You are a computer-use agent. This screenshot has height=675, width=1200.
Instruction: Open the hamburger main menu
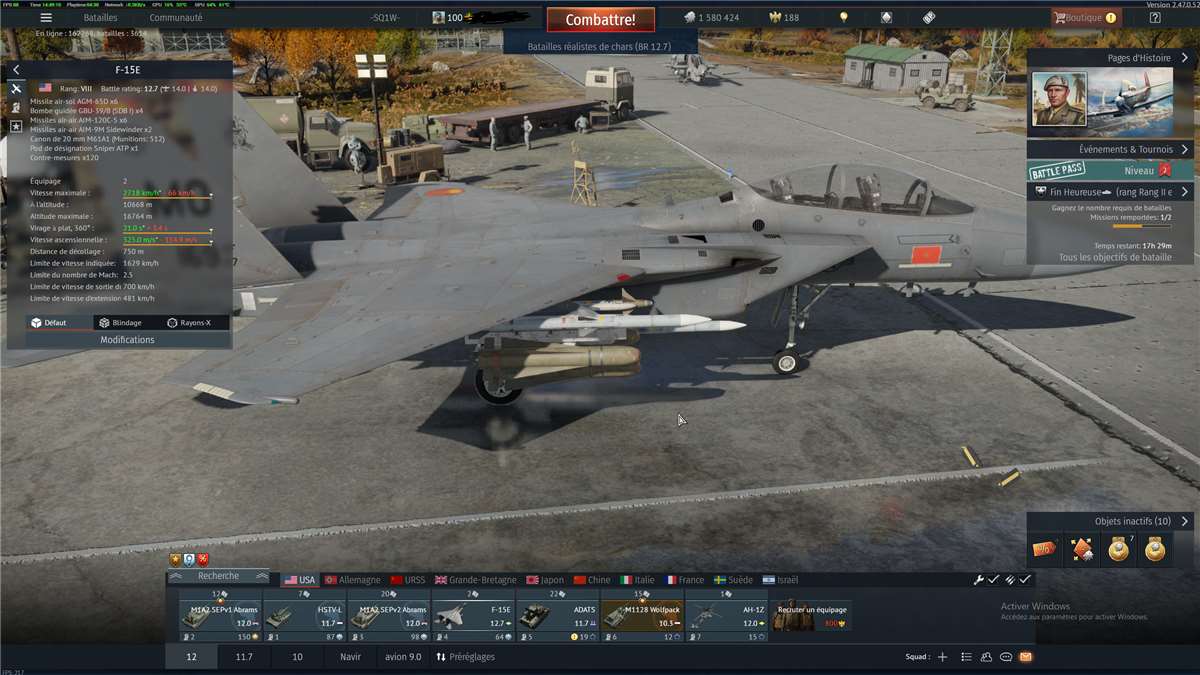pyautogui.click(x=46, y=18)
